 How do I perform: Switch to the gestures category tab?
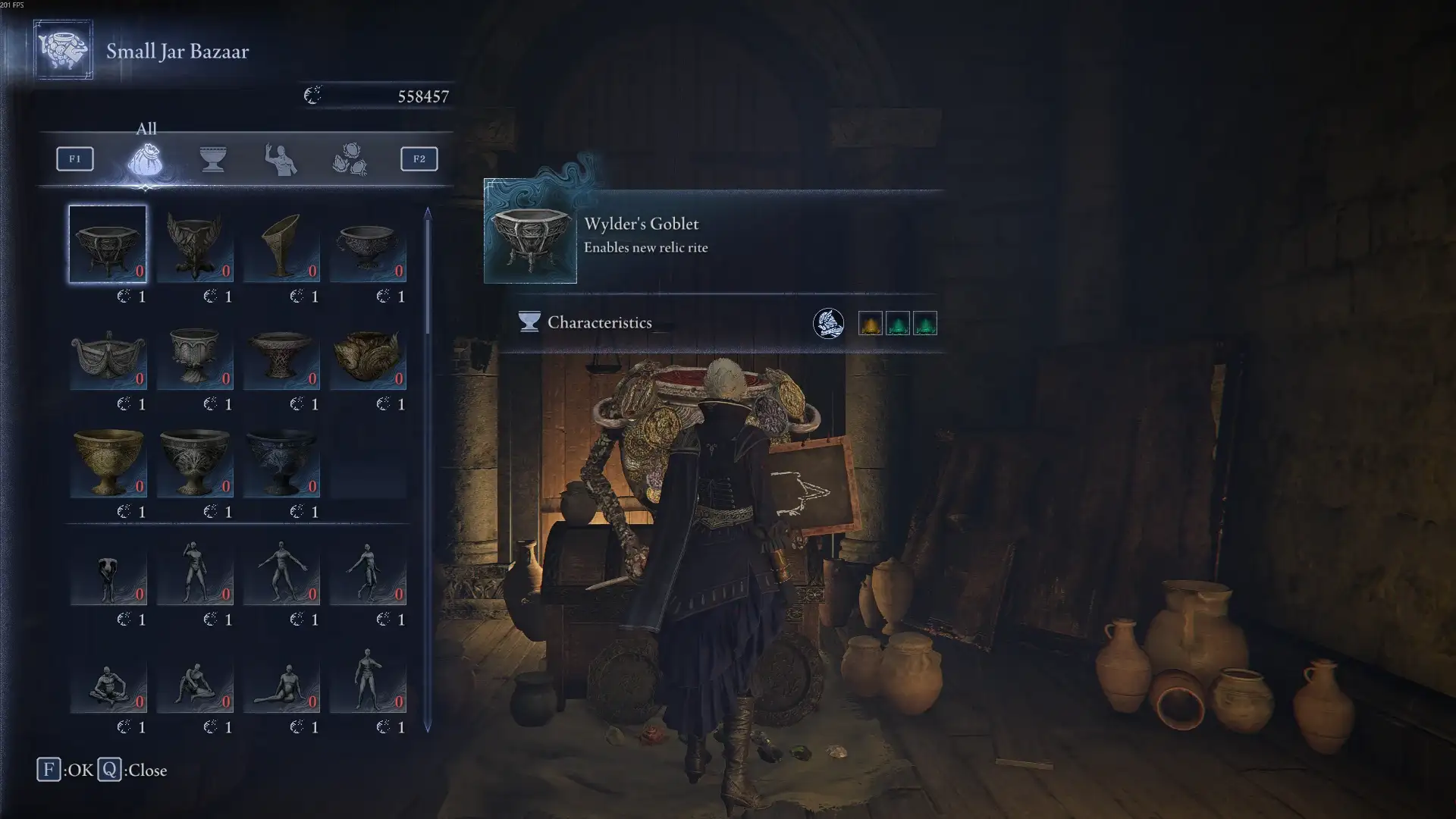click(281, 159)
